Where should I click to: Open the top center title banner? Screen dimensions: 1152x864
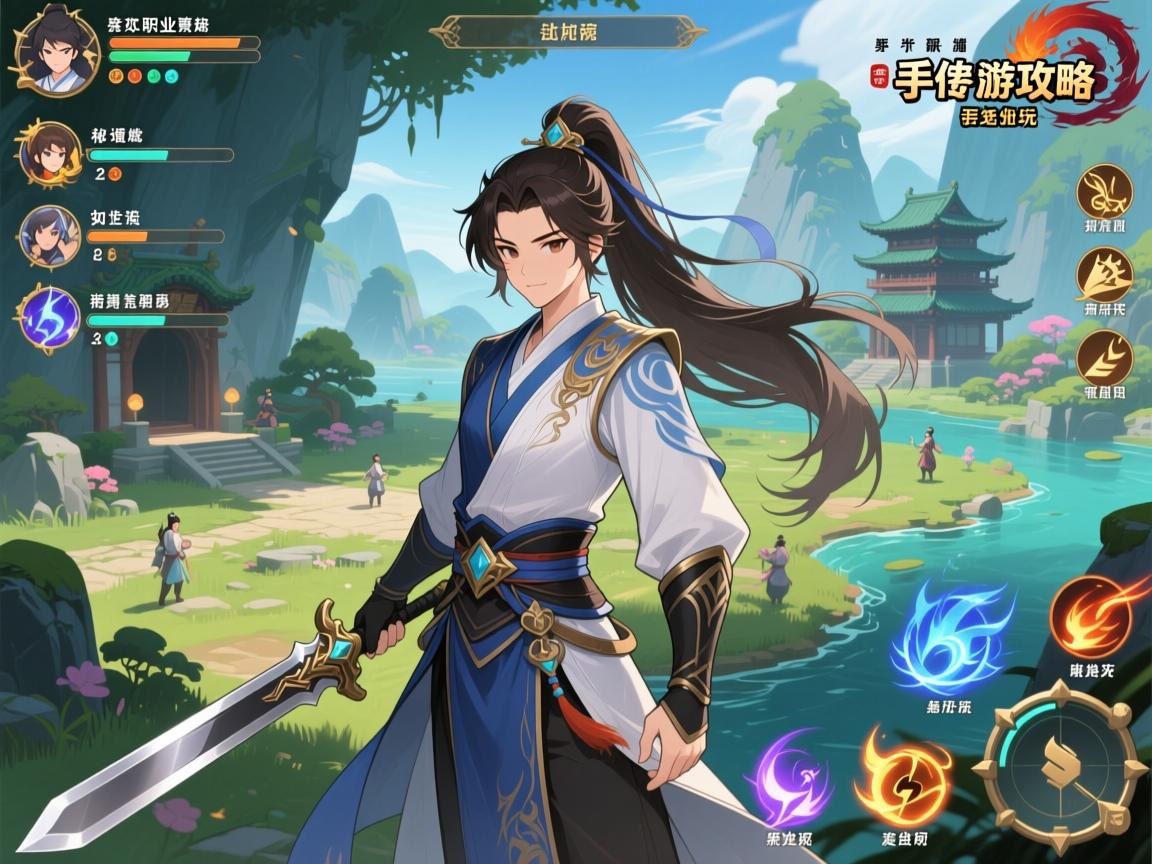coord(568,32)
